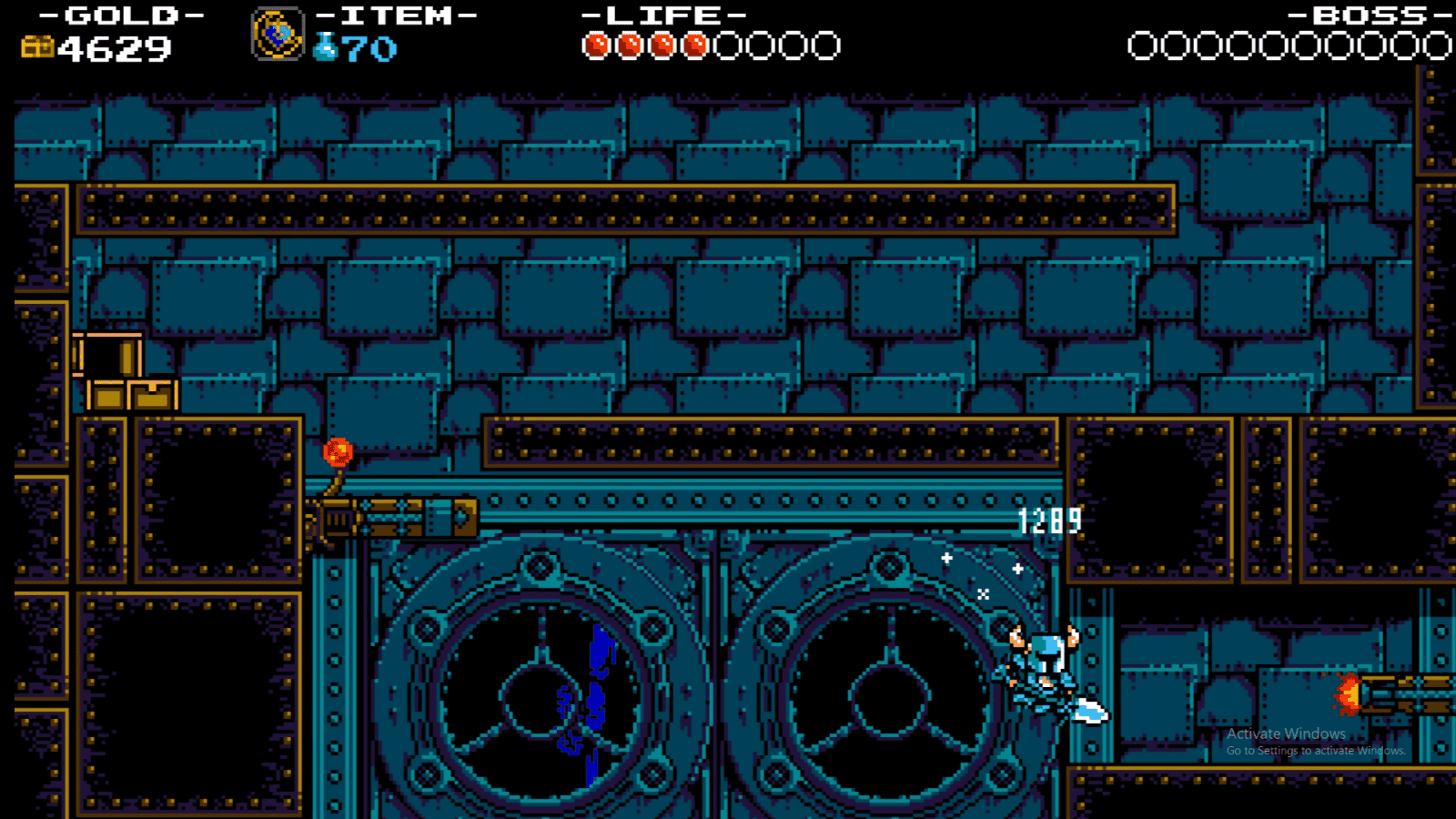Click the blue potion flask icon
1456x819 pixels.
pyautogui.click(x=325, y=43)
